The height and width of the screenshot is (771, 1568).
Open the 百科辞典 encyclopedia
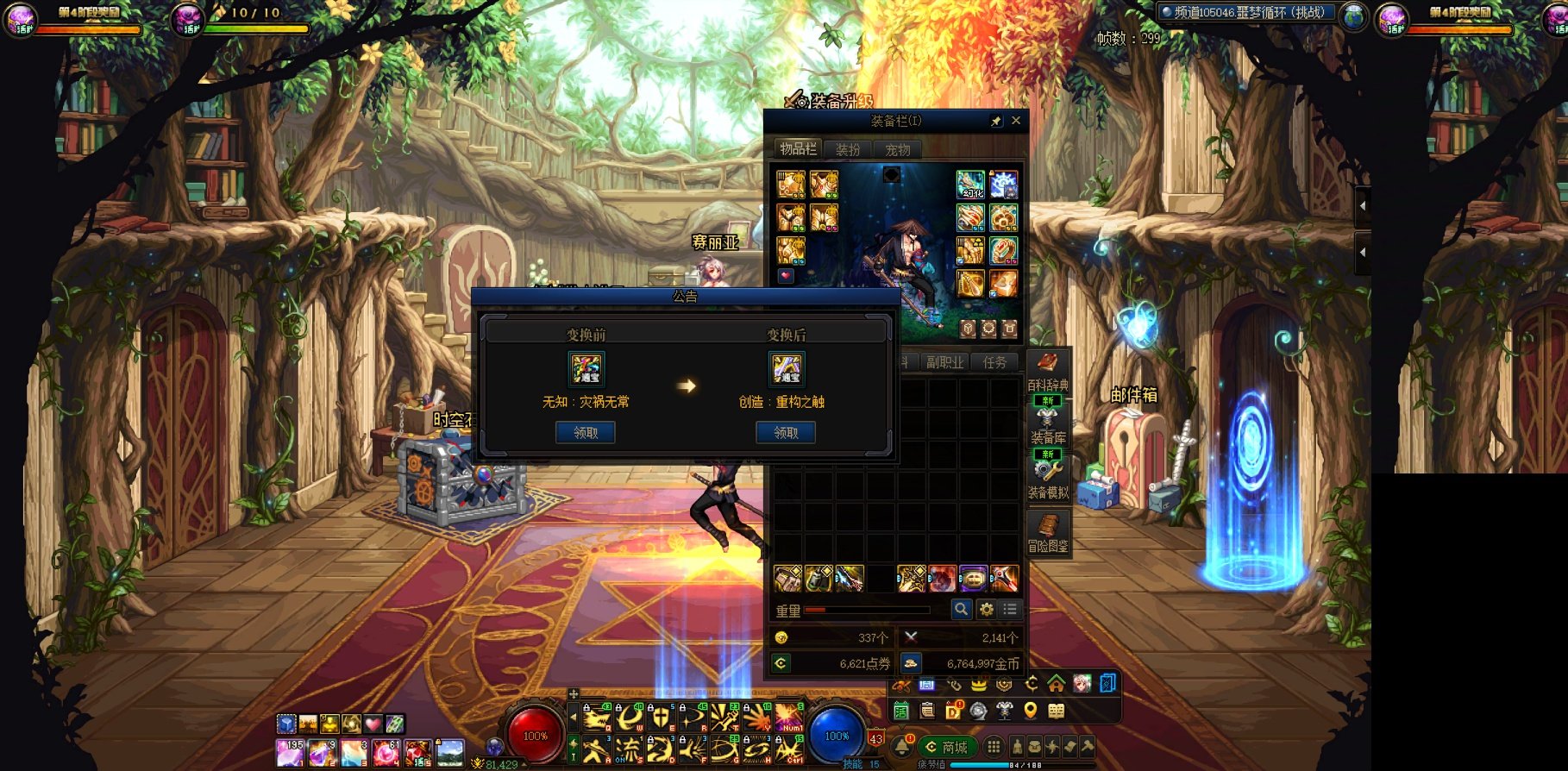click(x=1048, y=371)
